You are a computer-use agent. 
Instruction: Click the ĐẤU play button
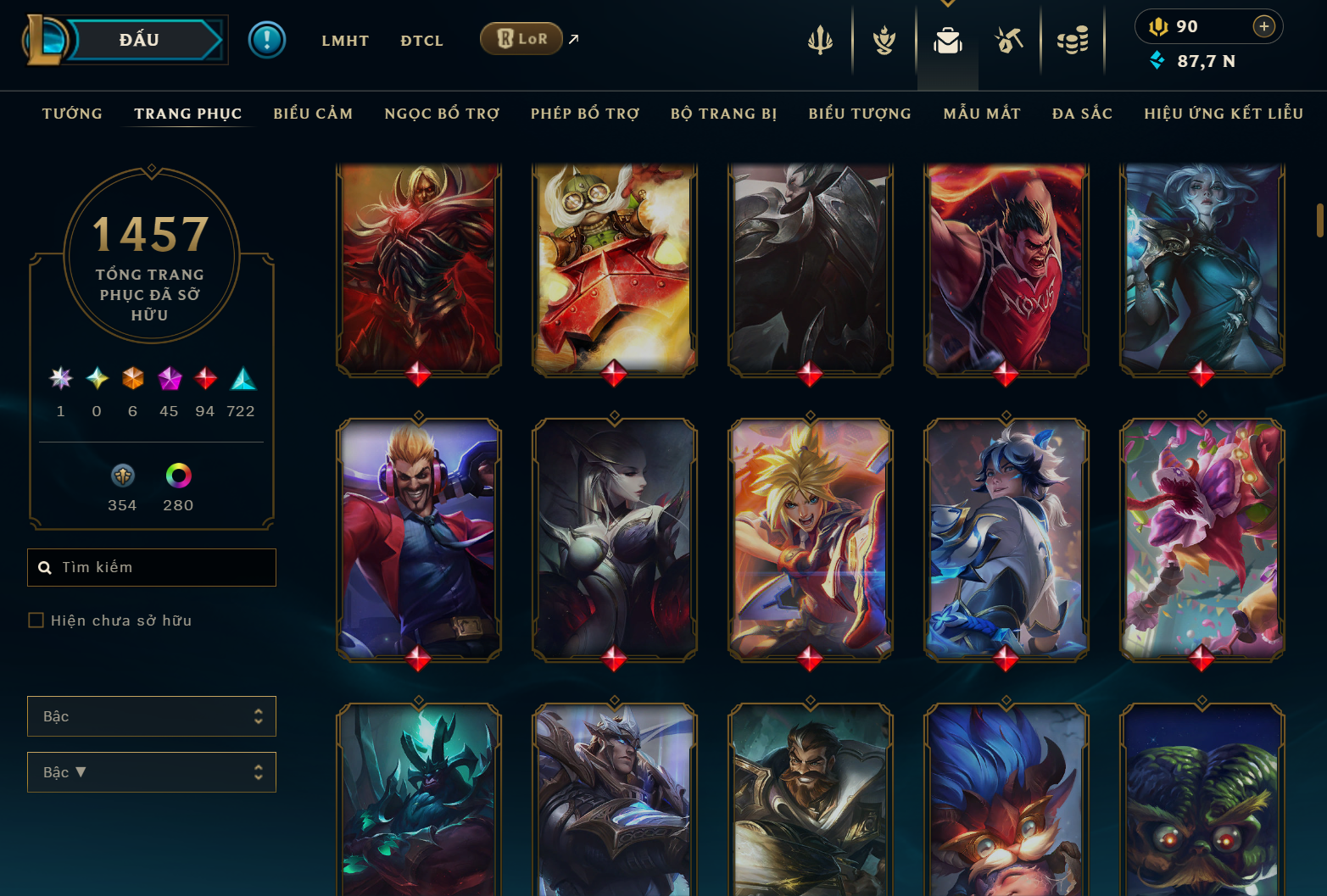tap(140, 40)
